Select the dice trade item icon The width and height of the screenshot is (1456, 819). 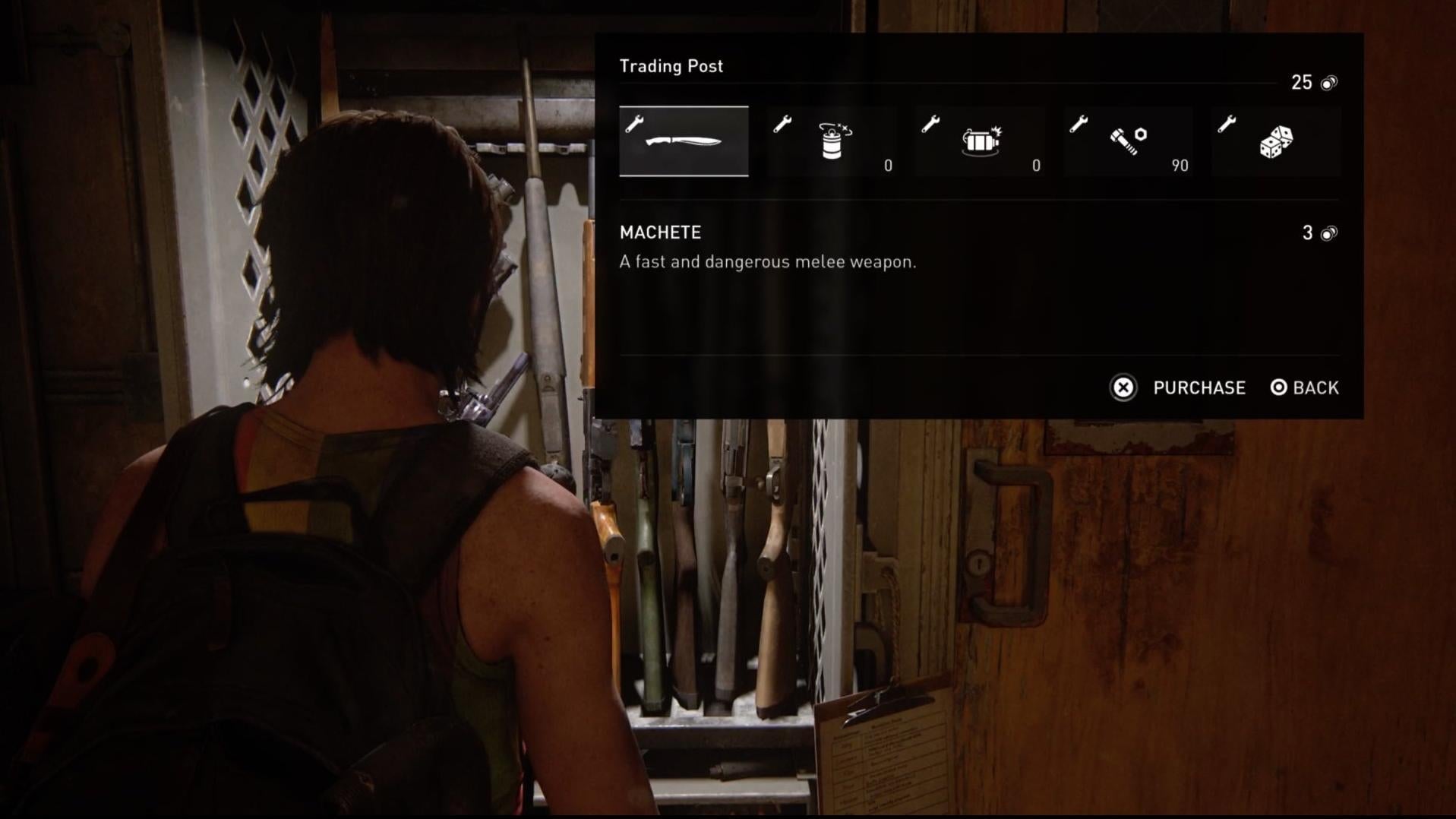(1275, 141)
